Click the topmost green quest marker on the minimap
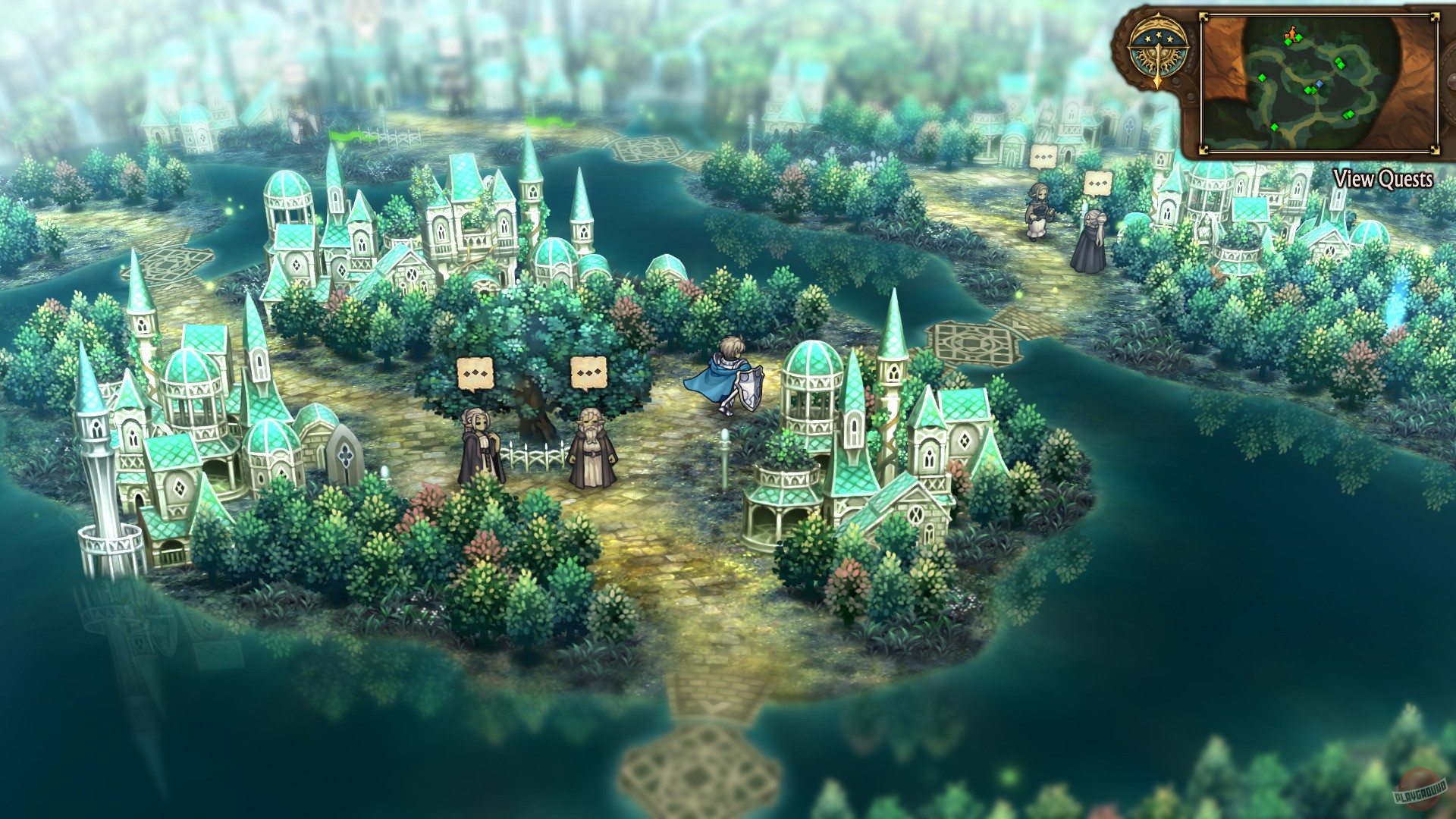Image resolution: width=1456 pixels, height=819 pixels. pos(1299,38)
